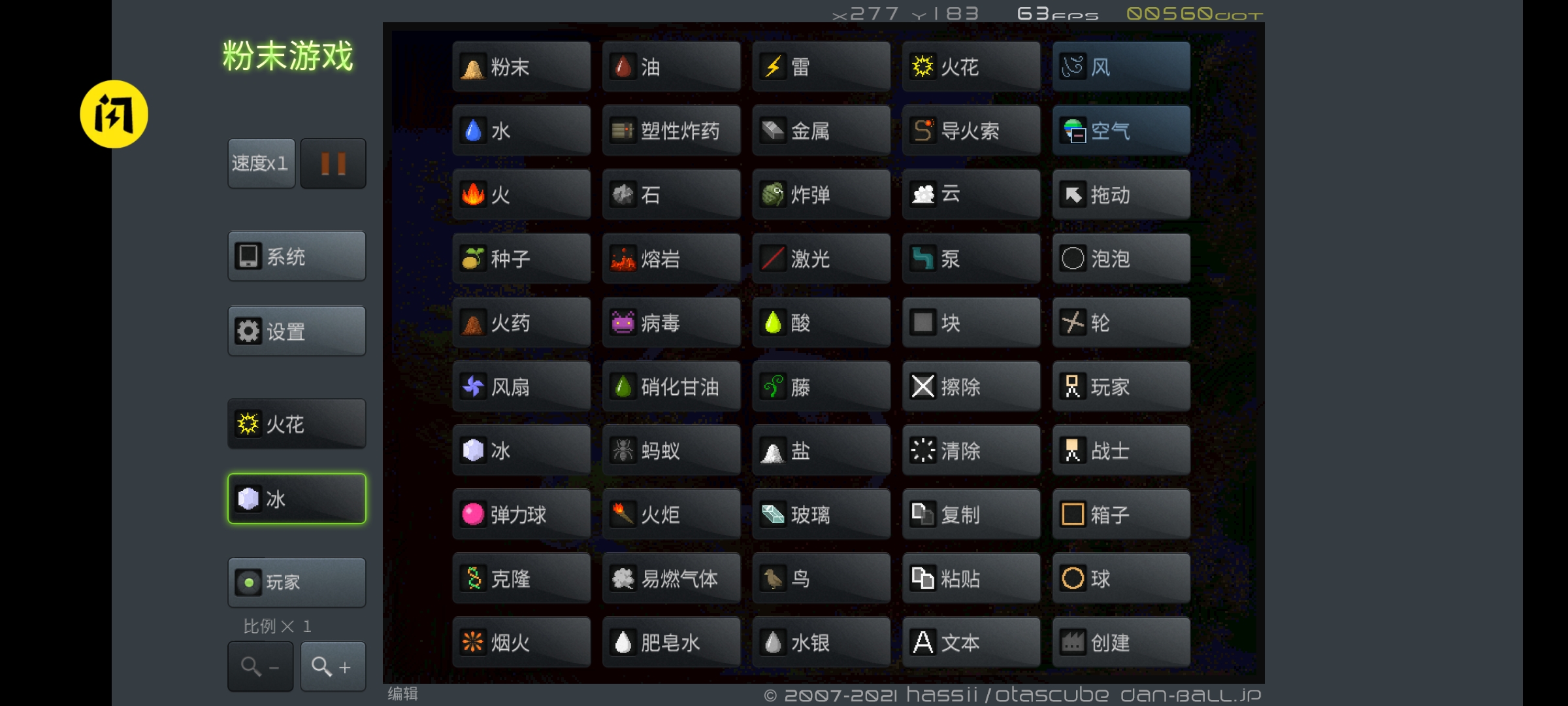This screenshot has width=1568, height=706.
Task: Select the 激光 (laser) element
Action: click(x=821, y=258)
